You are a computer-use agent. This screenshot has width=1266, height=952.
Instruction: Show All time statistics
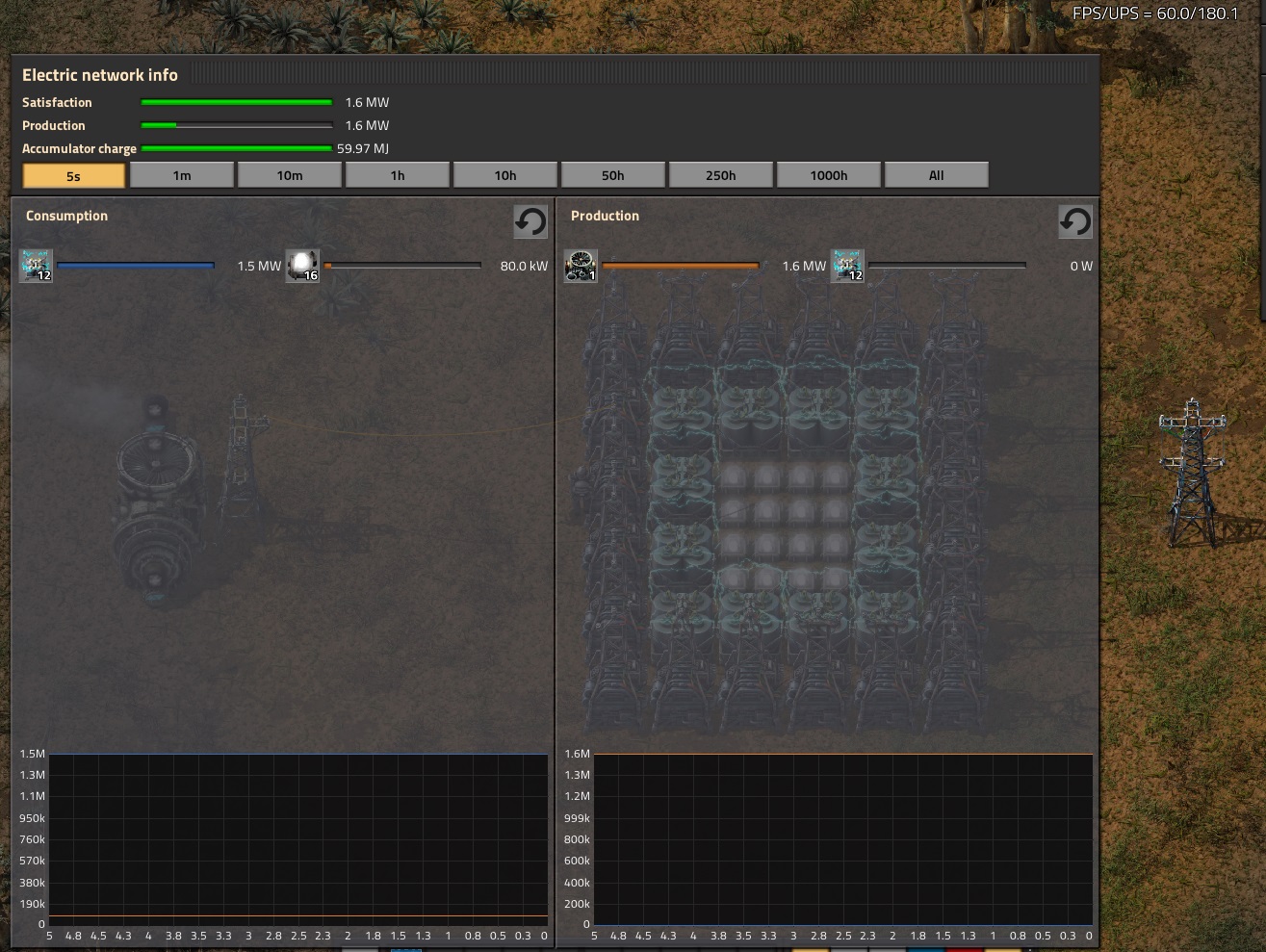[x=937, y=175]
